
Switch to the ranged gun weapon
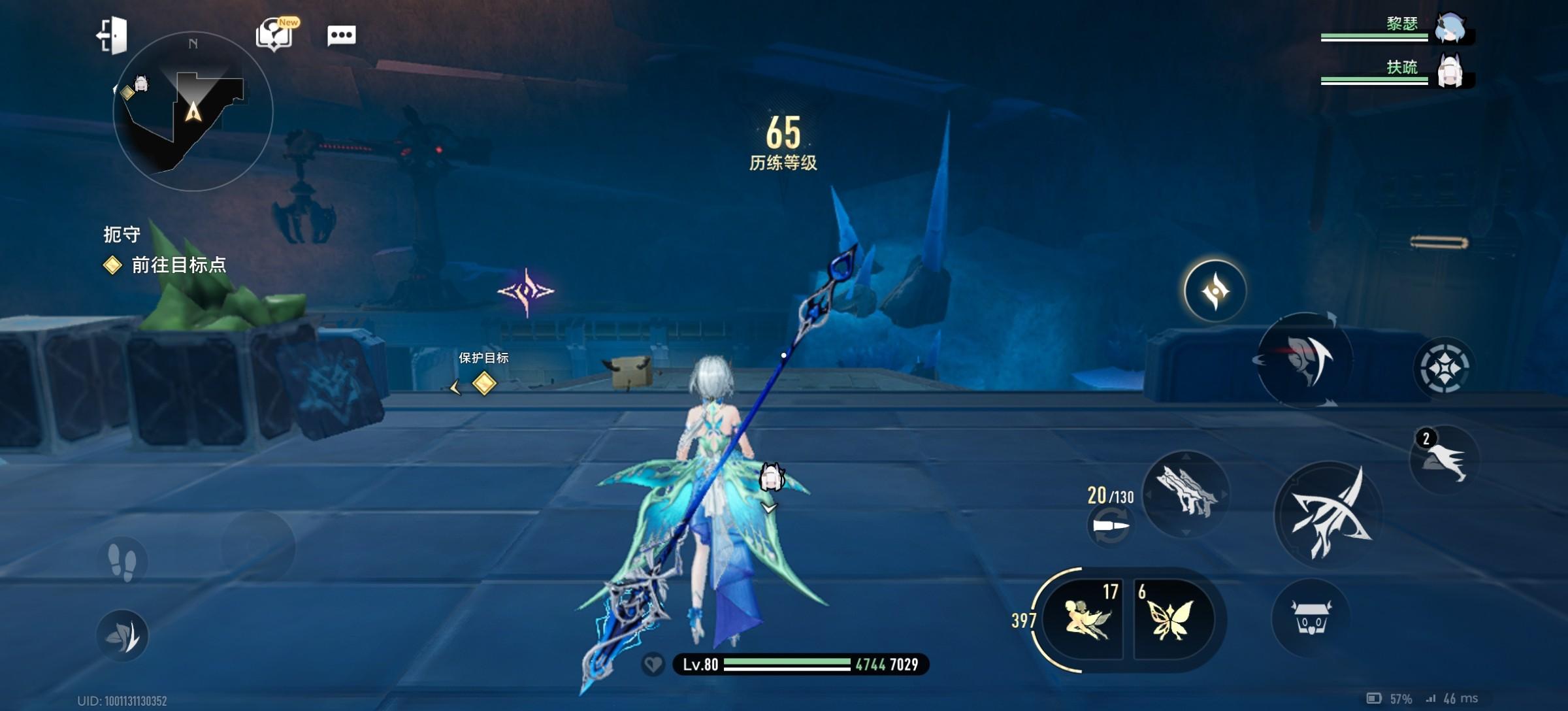point(1186,494)
